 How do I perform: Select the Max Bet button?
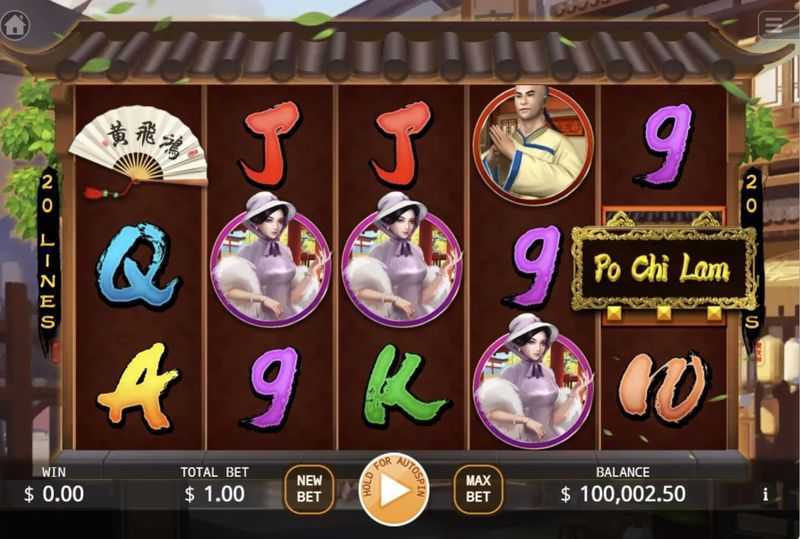478,489
